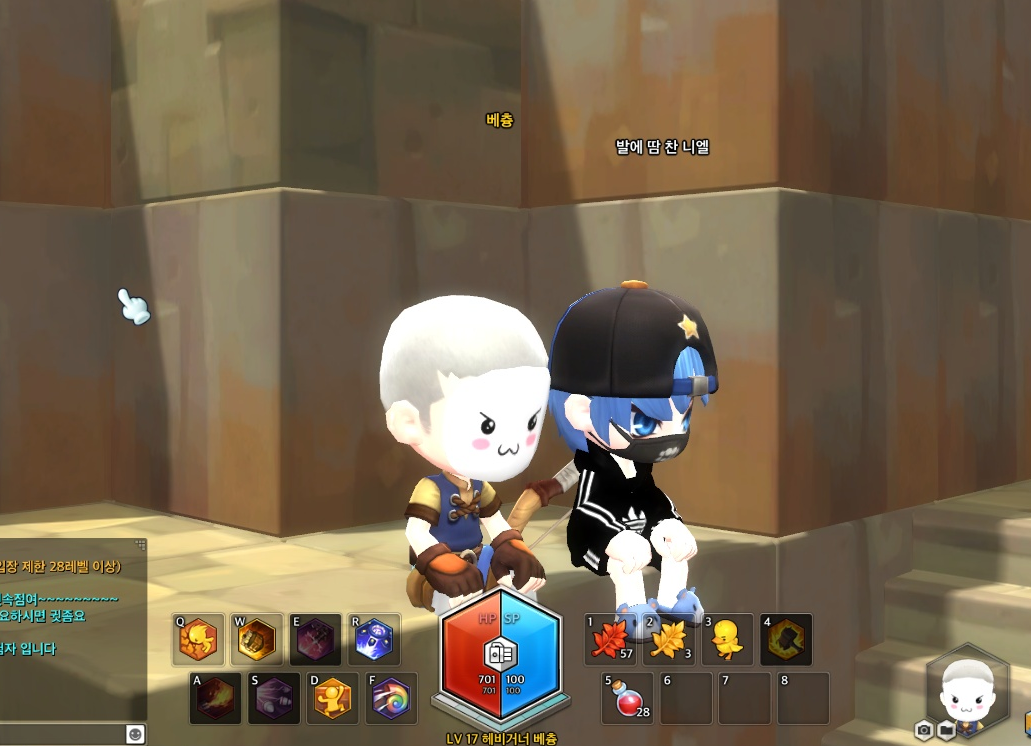The width and height of the screenshot is (1031, 746).
Task: Select the golden maple leaf item in slot 2
Action: pos(669,640)
